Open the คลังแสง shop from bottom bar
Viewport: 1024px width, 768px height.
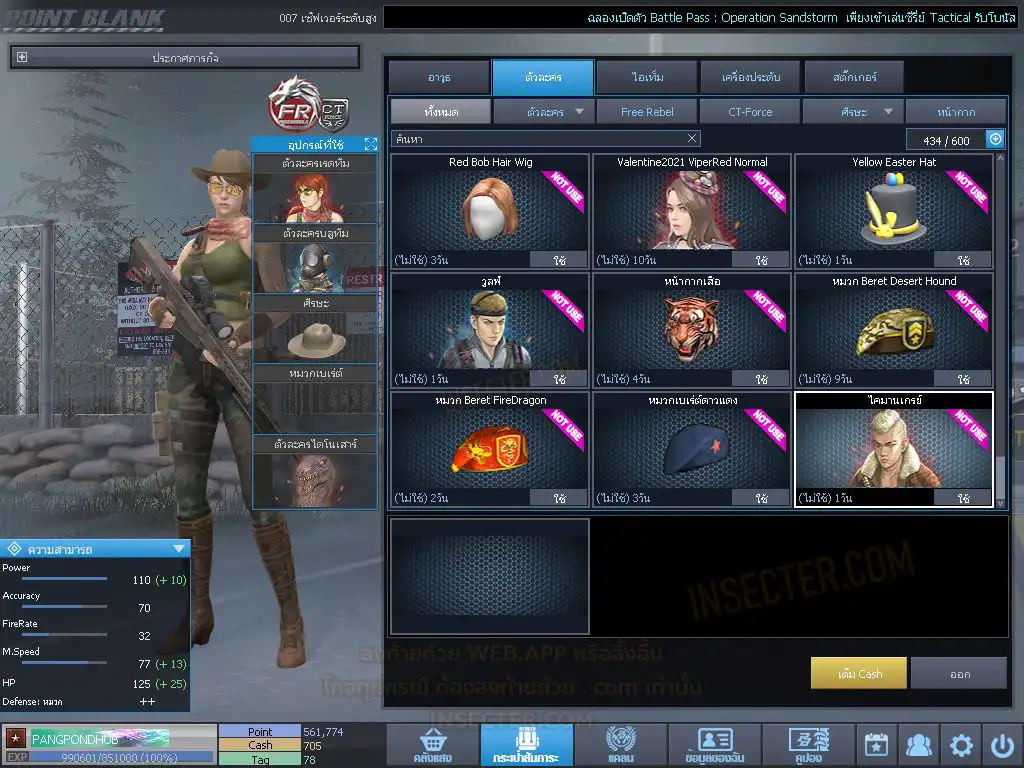(431, 746)
